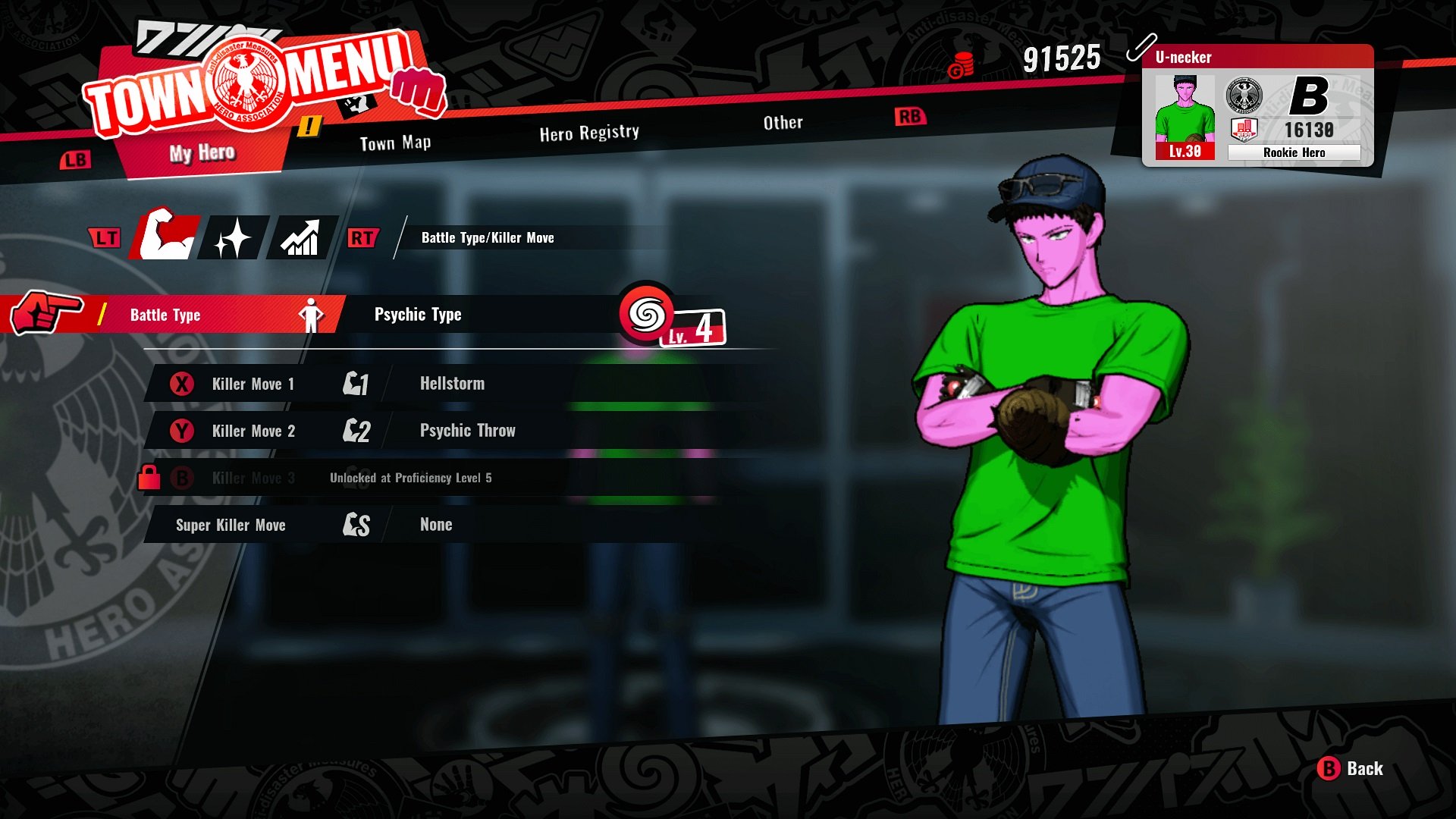Click the Super Killer Move S icon
1456x819 pixels.
point(354,522)
